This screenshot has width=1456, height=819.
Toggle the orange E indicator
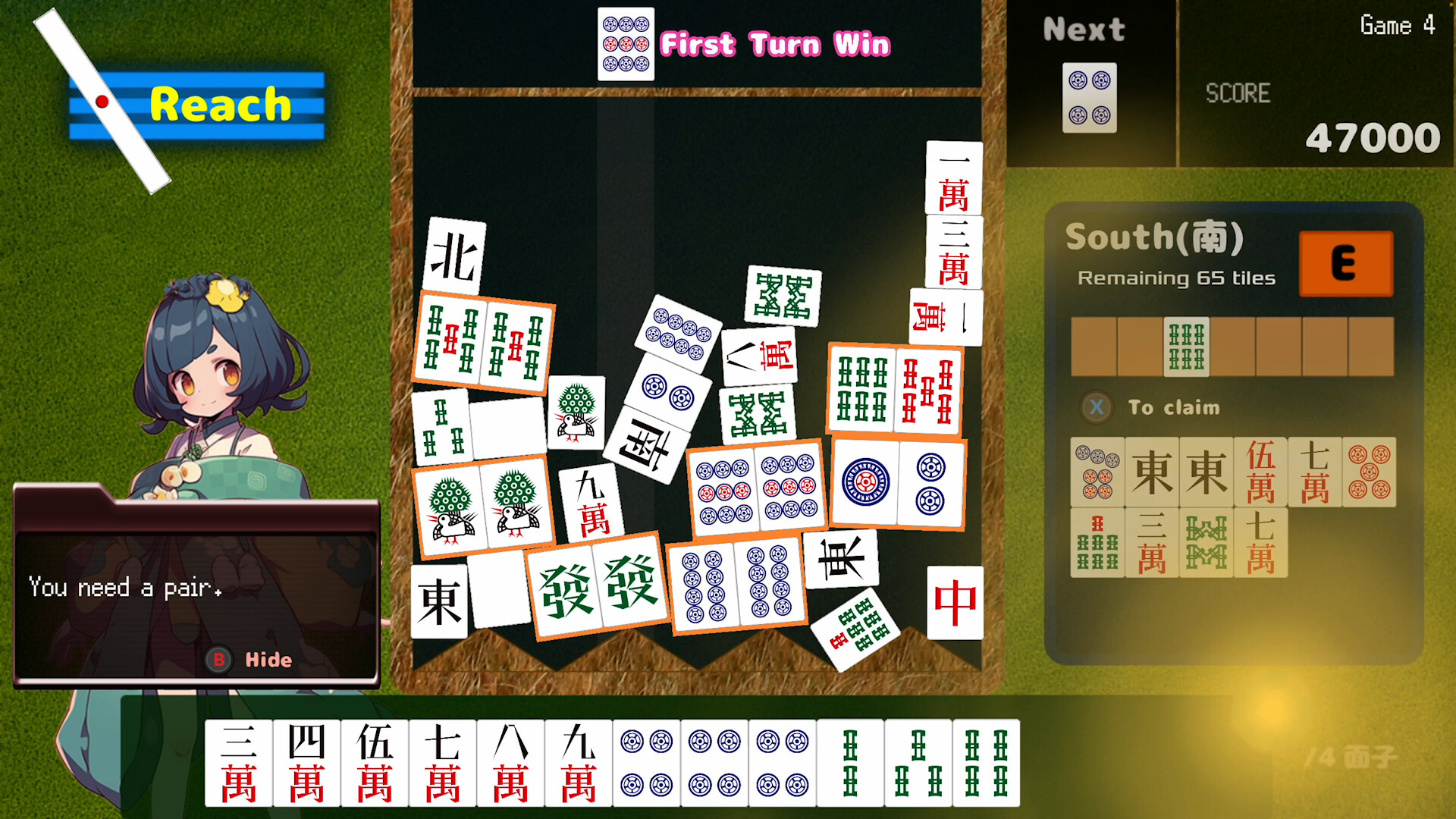click(x=1345, y=264)
